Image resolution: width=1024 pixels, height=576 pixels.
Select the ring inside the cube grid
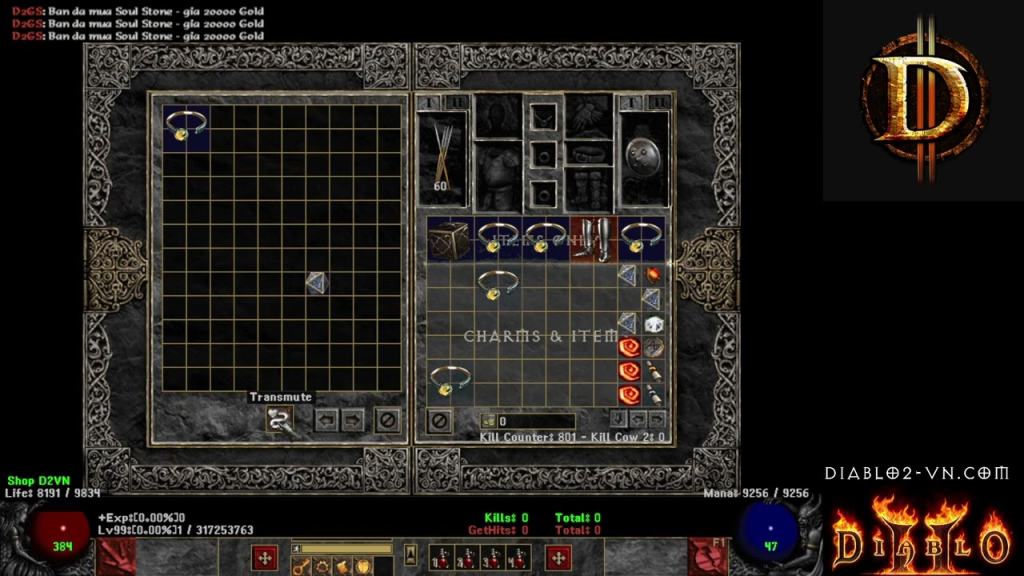(186, 126)
